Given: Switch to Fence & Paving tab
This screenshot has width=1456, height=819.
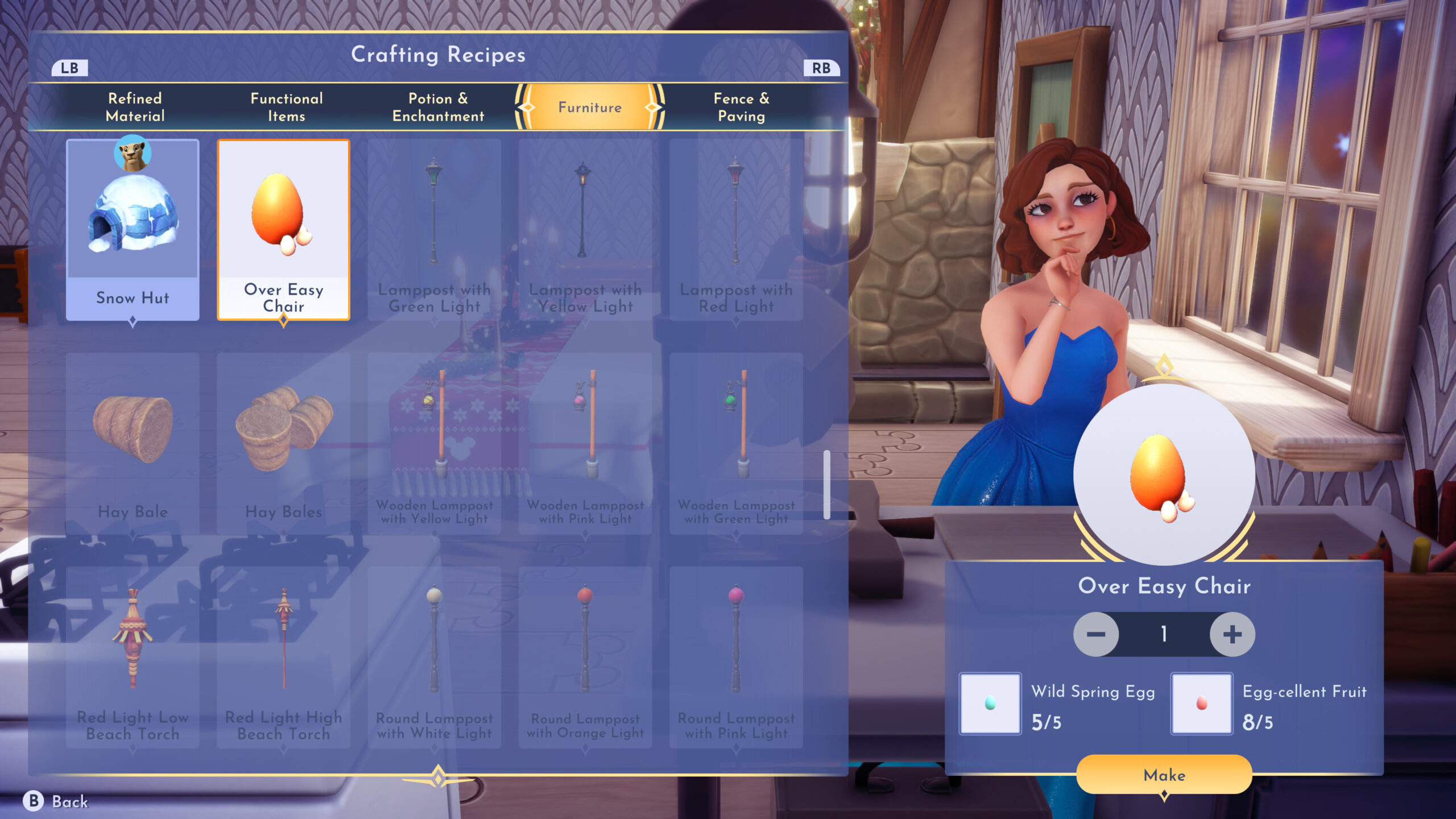Looking at the screenshot, I should tap(741, 107).
